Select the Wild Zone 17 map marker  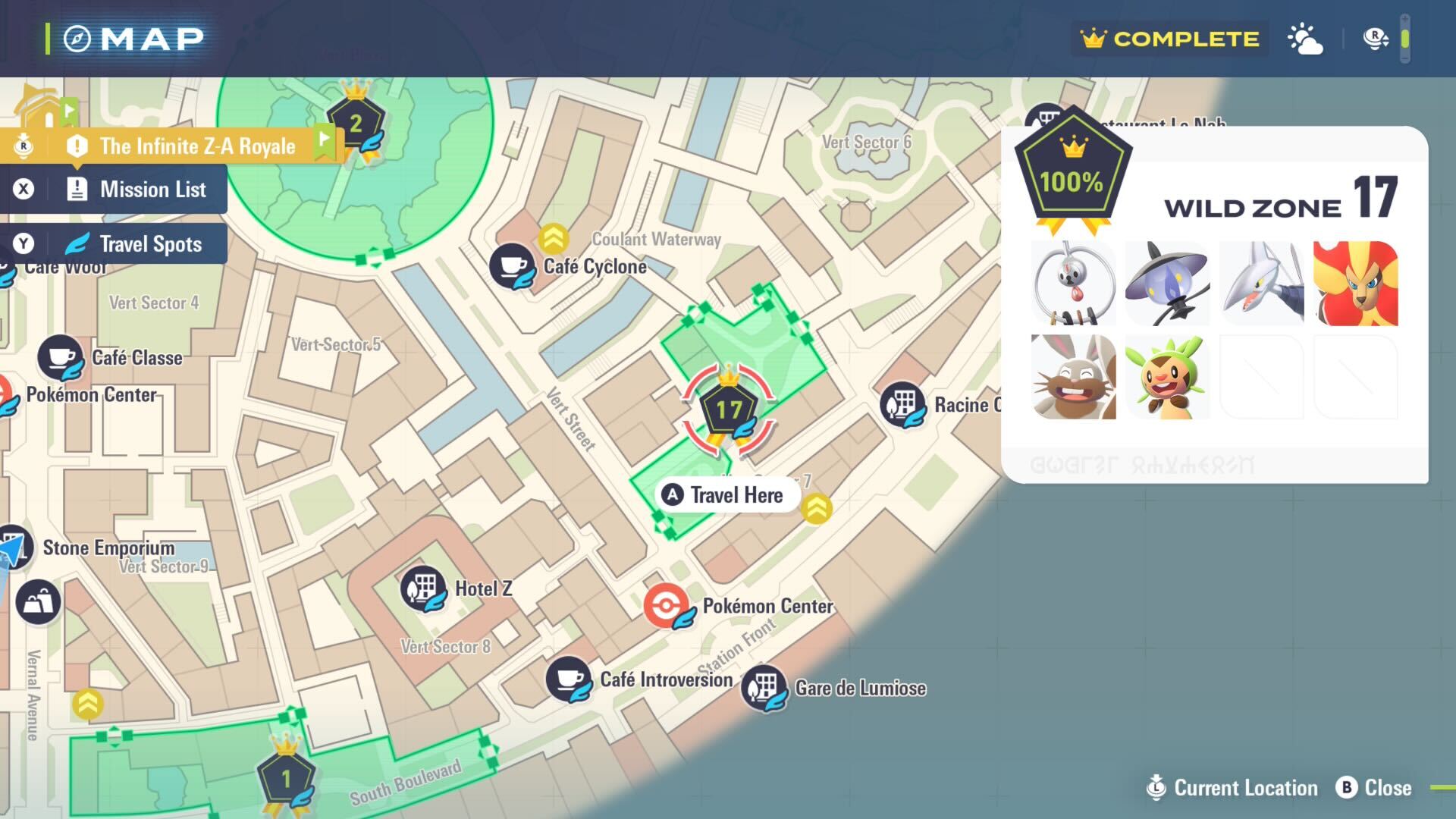[x=728, y=411]
